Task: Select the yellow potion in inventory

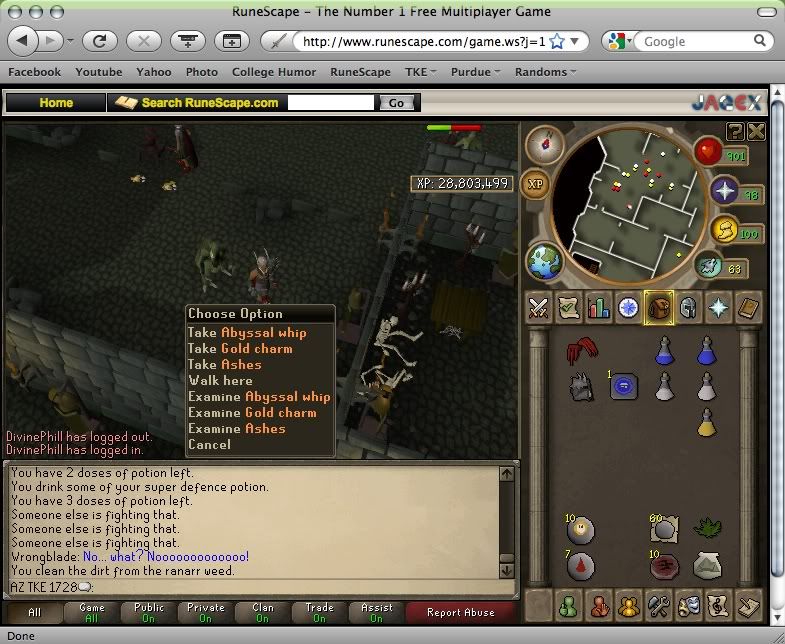Action: 707,423
